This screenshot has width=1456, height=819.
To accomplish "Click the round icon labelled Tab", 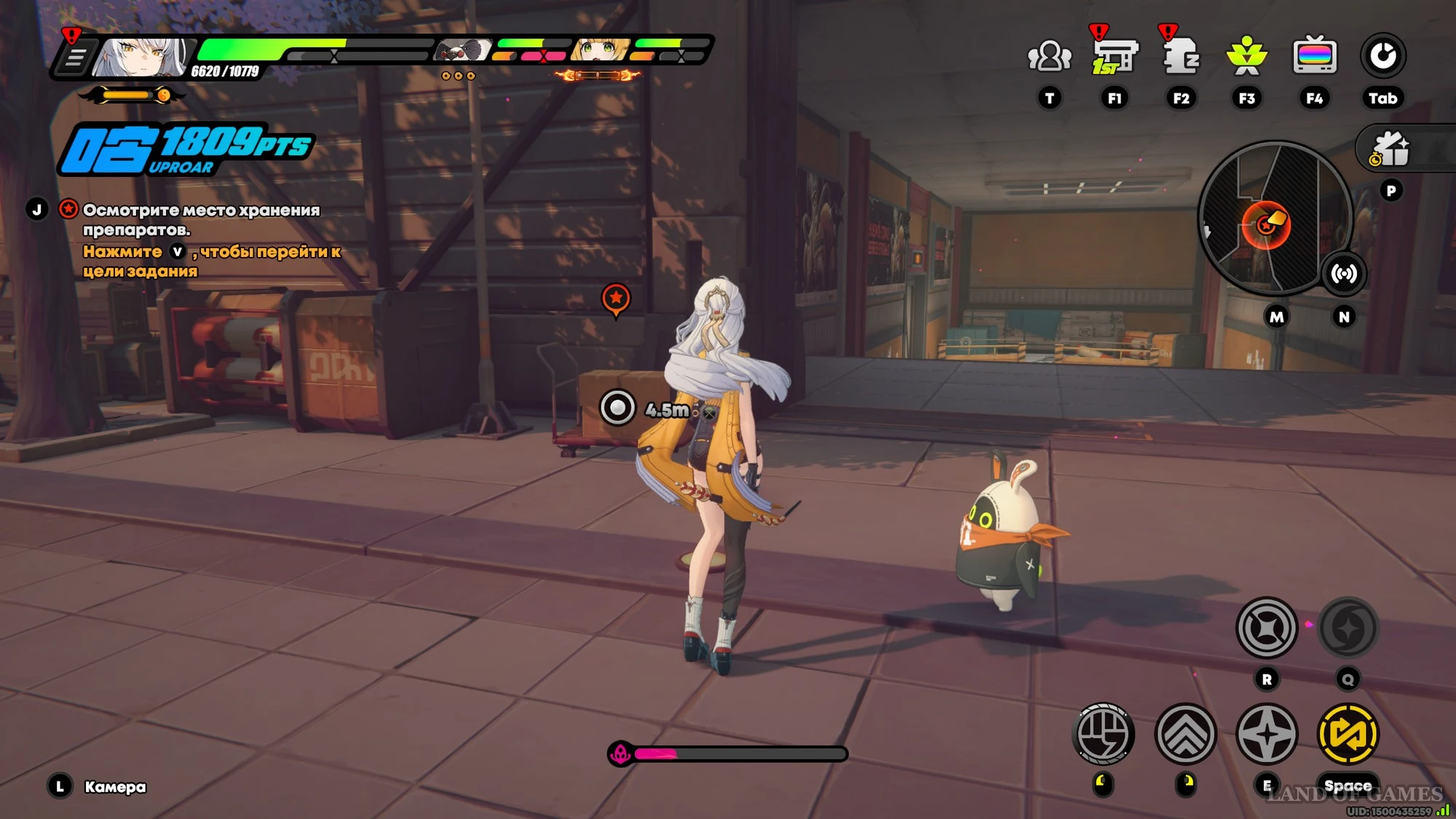I will (x=1382, y=57).
